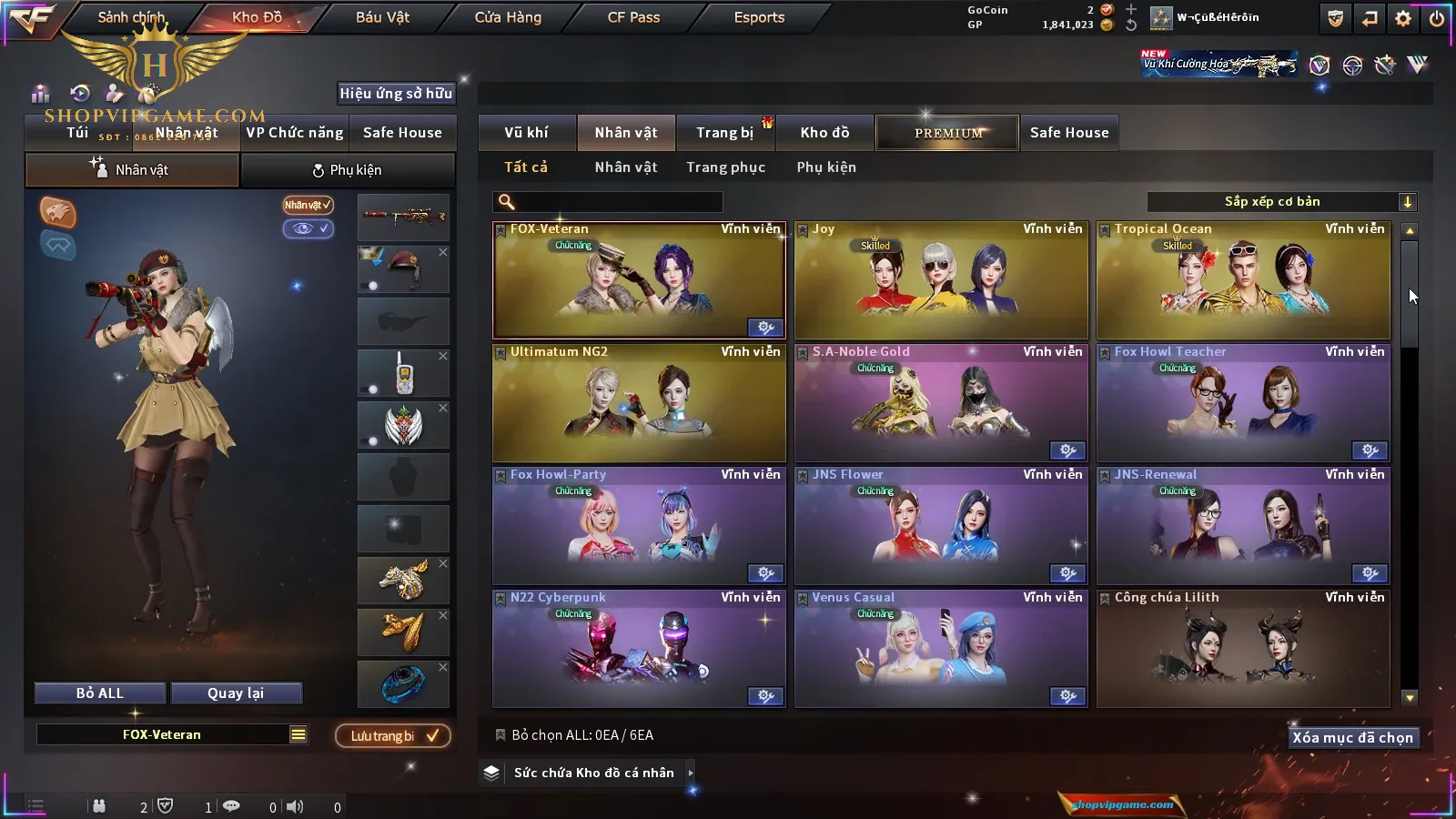Viewport: 1456px width, 819px height.
Task: Filter by Trang phục sub-tab
Action: [725, 167]
